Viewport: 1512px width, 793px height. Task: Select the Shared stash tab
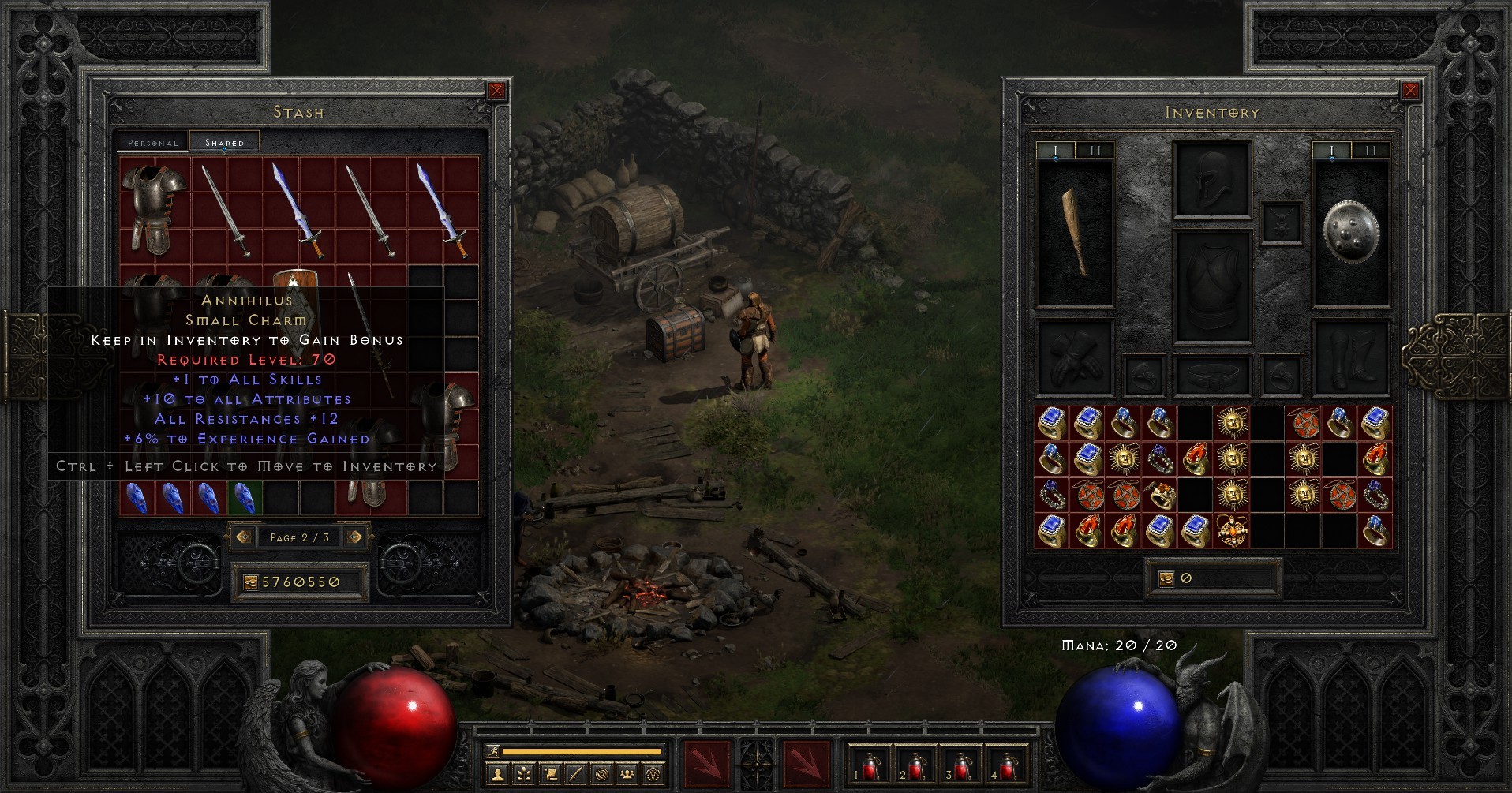(x=223, y=141)
